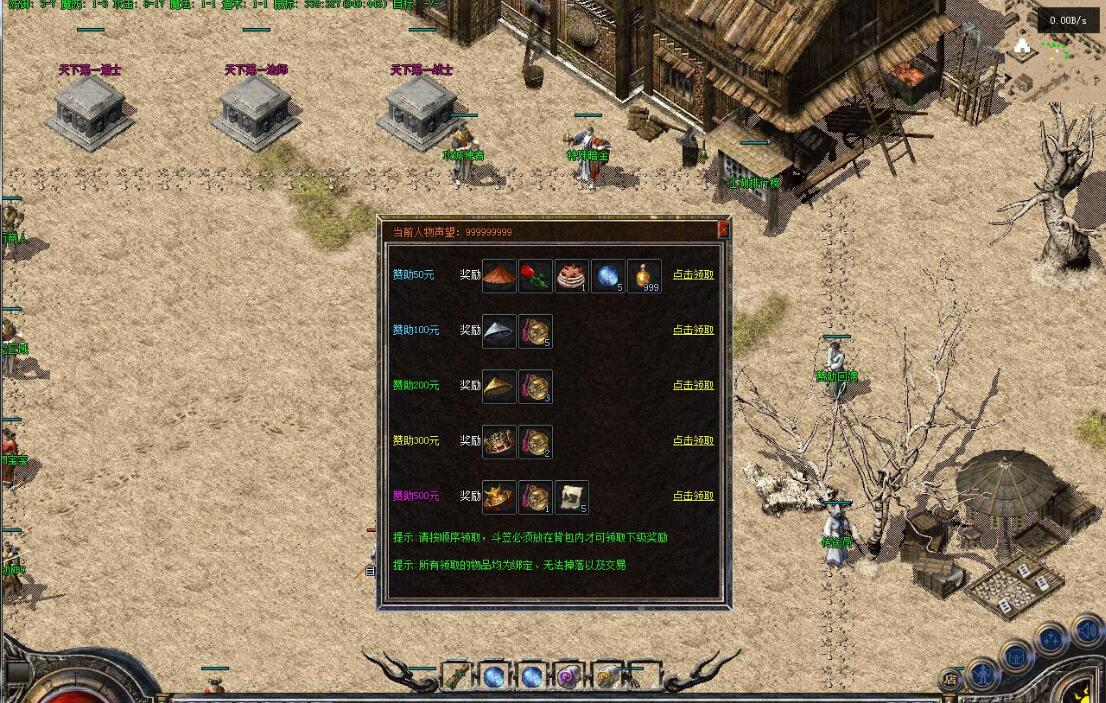Claim the 赞助100元 reward
Image resolution: width=1106 pixels, height=703 pixels.
pyautogui.click(x=693, y=330)
